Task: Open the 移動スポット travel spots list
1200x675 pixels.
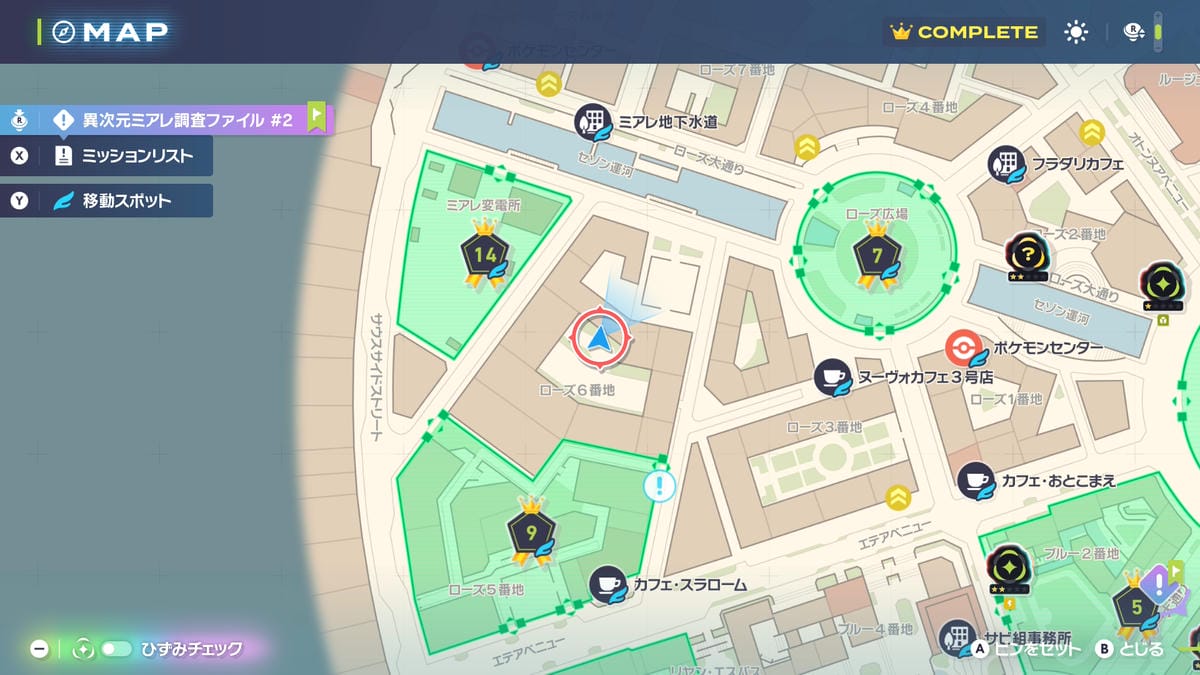Action: tap(122, 201)
